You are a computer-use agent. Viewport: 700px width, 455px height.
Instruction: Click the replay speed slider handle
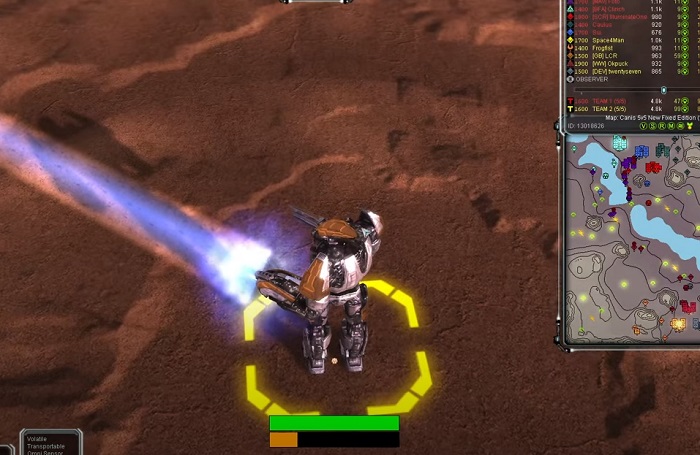click(663, 90)
